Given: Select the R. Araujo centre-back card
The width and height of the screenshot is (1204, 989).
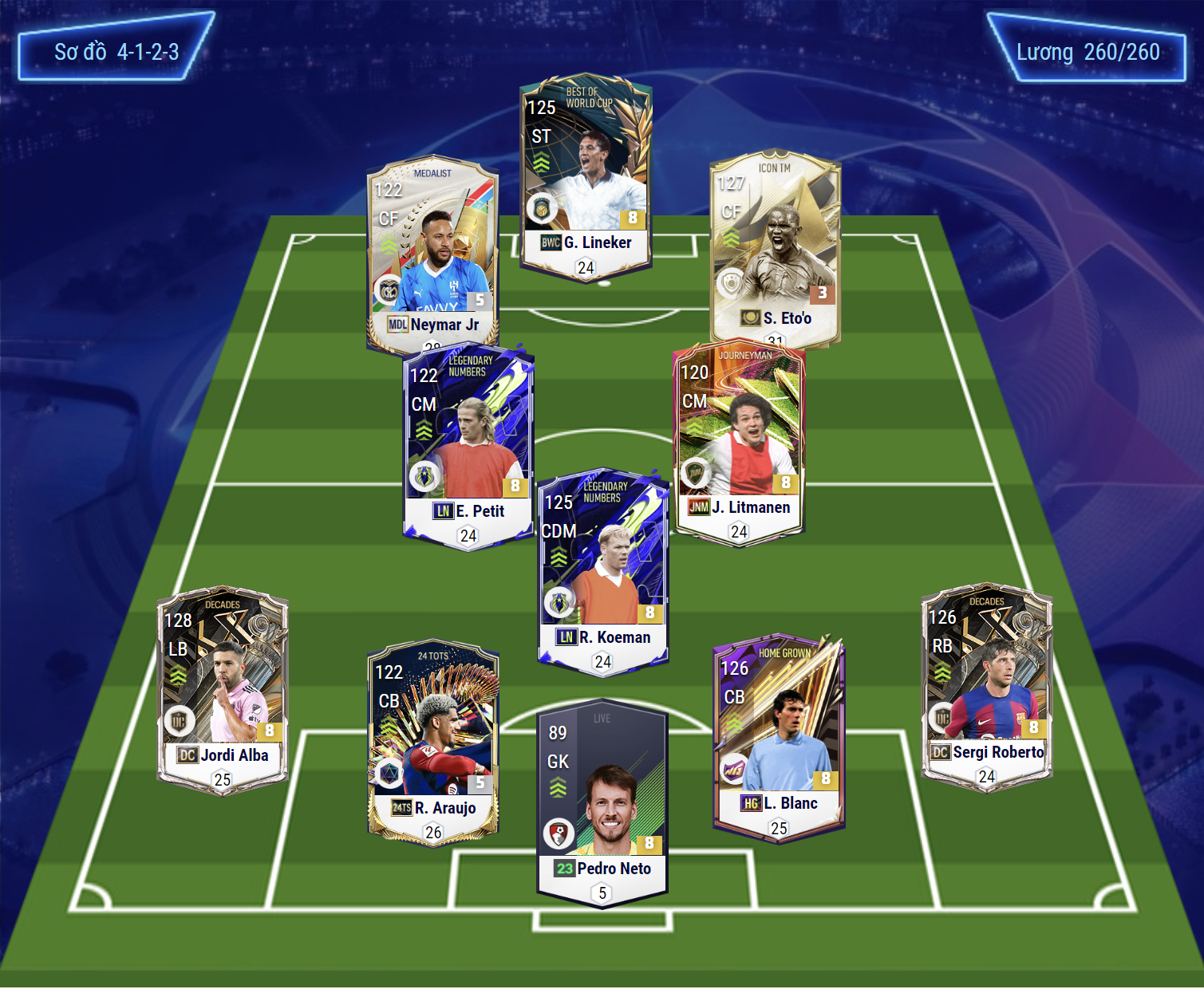Looking at the screenshot, I should (x=433, y=742).
